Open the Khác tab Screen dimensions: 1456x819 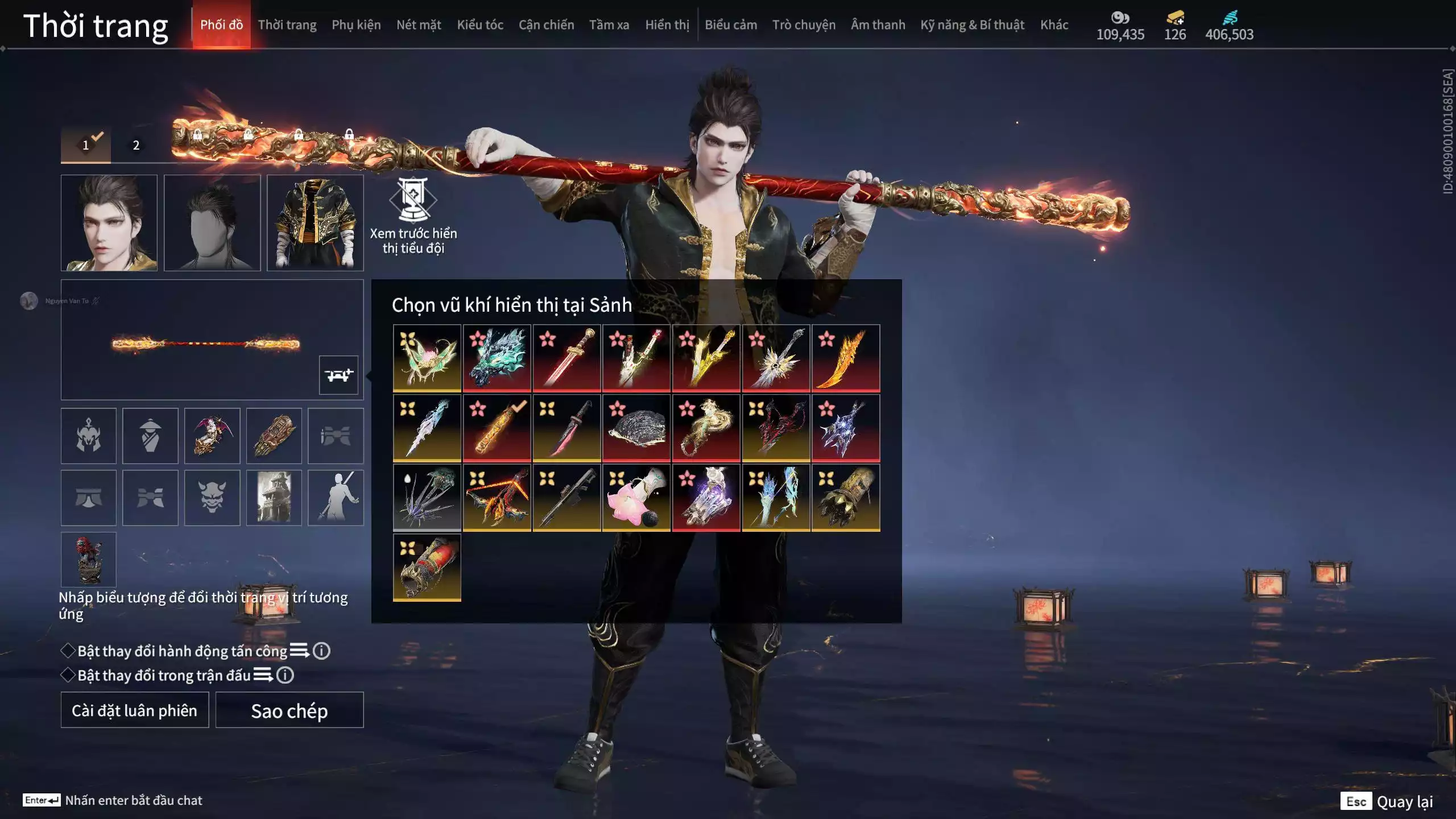pos(1054,25)
